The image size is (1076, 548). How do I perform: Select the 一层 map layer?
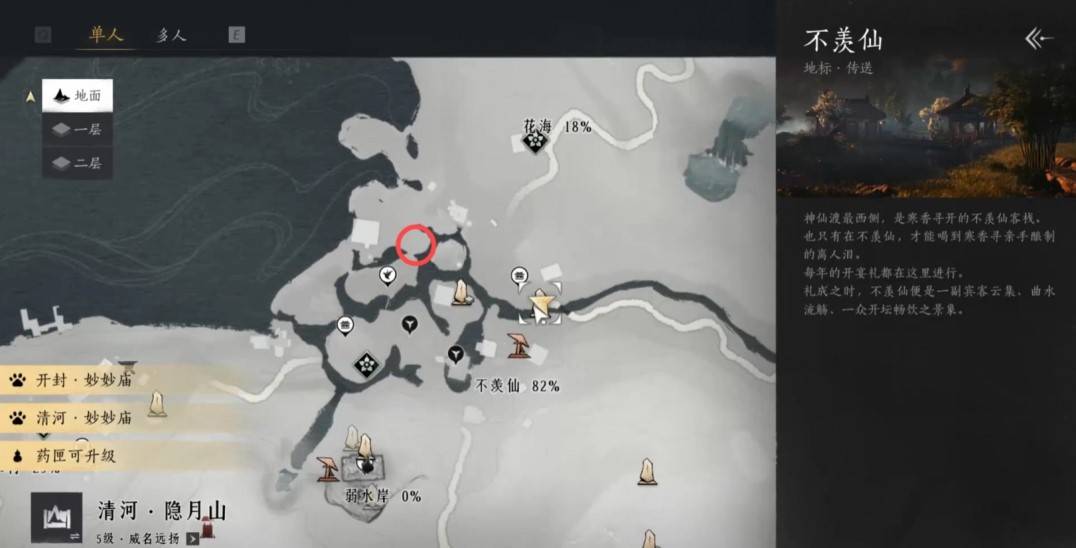[x=77, y=129]
